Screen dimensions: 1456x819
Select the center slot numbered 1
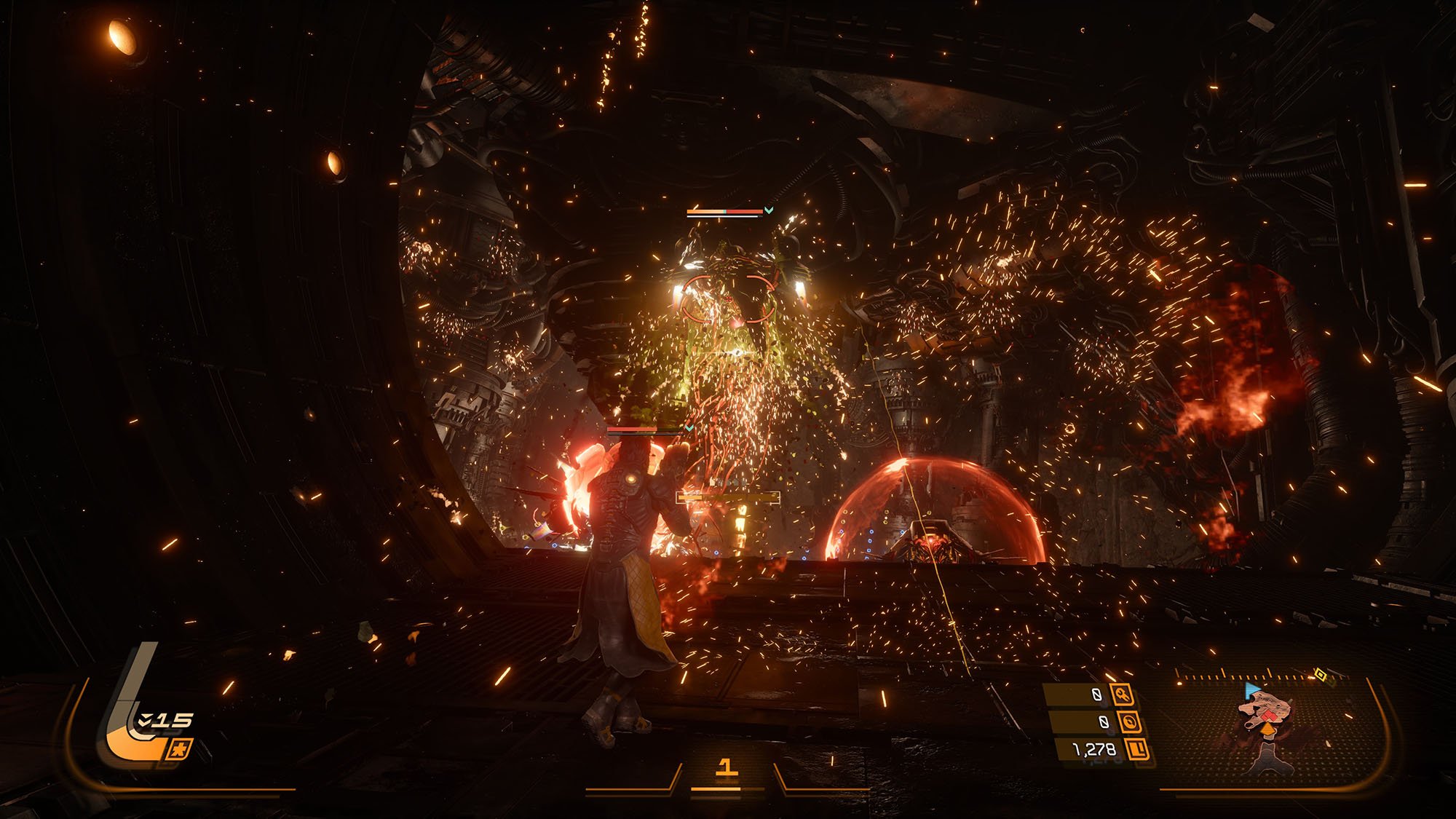[x=726, y=767]
